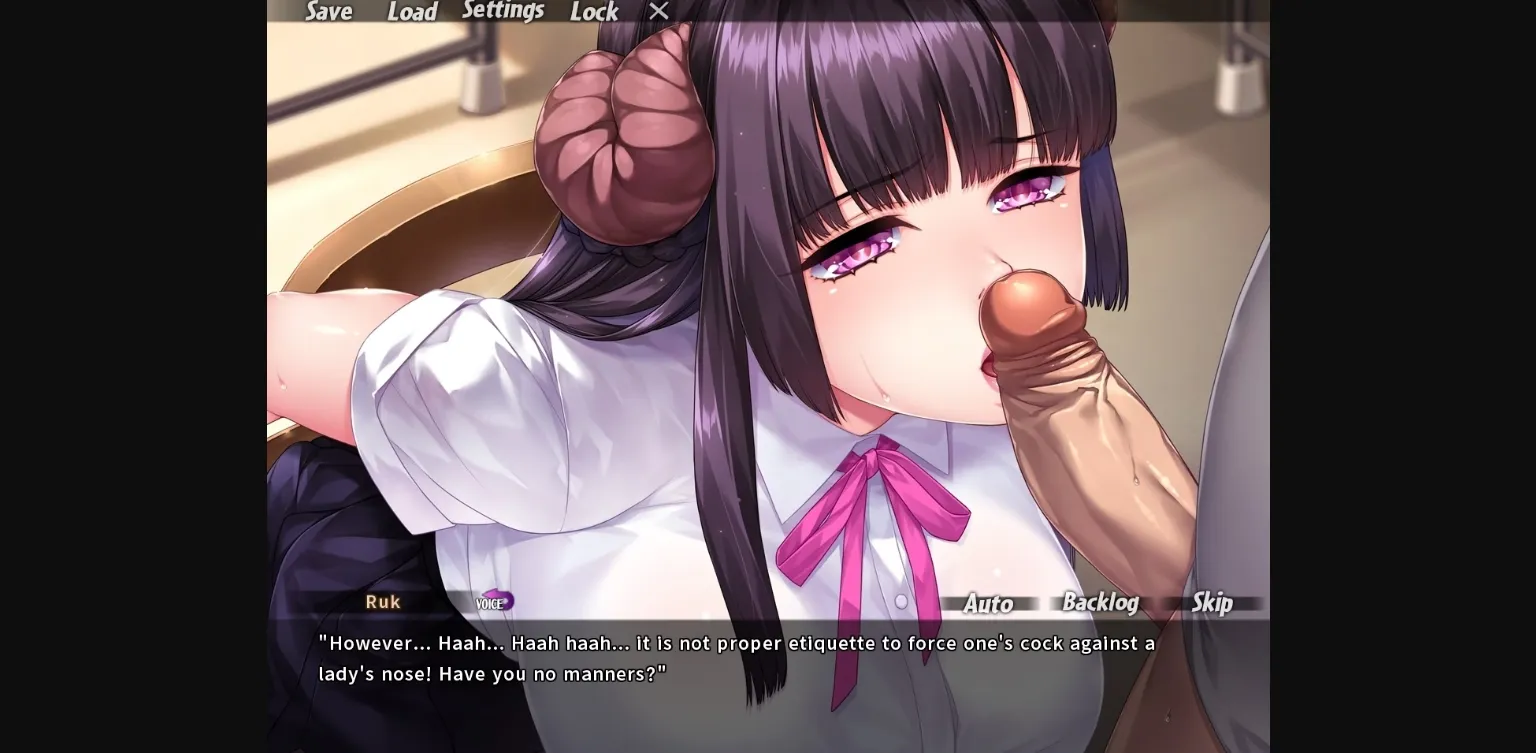Load a previous save file
This screenshot has width=1536, height=753.
coord(413,12)
